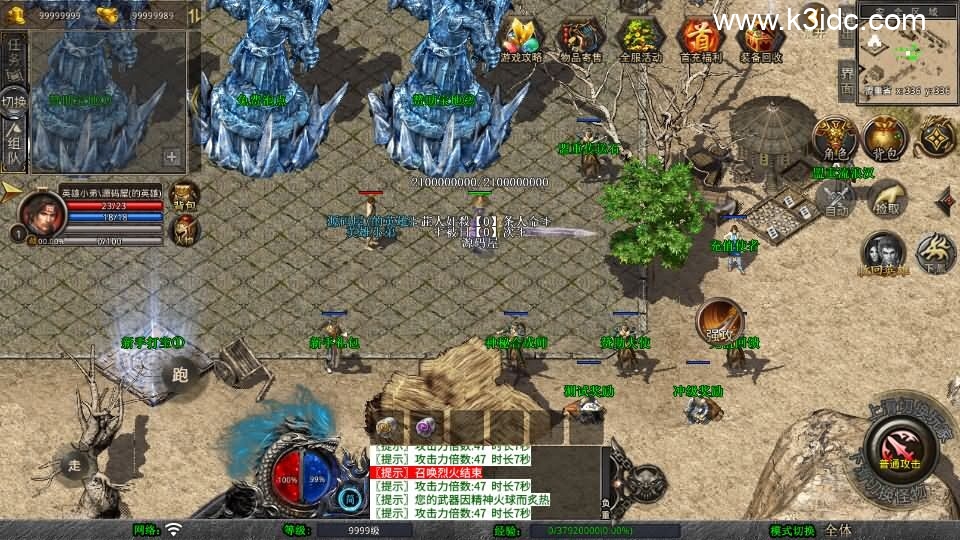Open the 角色 character button
Screen dimensions: 960x540
coord(833,138)
